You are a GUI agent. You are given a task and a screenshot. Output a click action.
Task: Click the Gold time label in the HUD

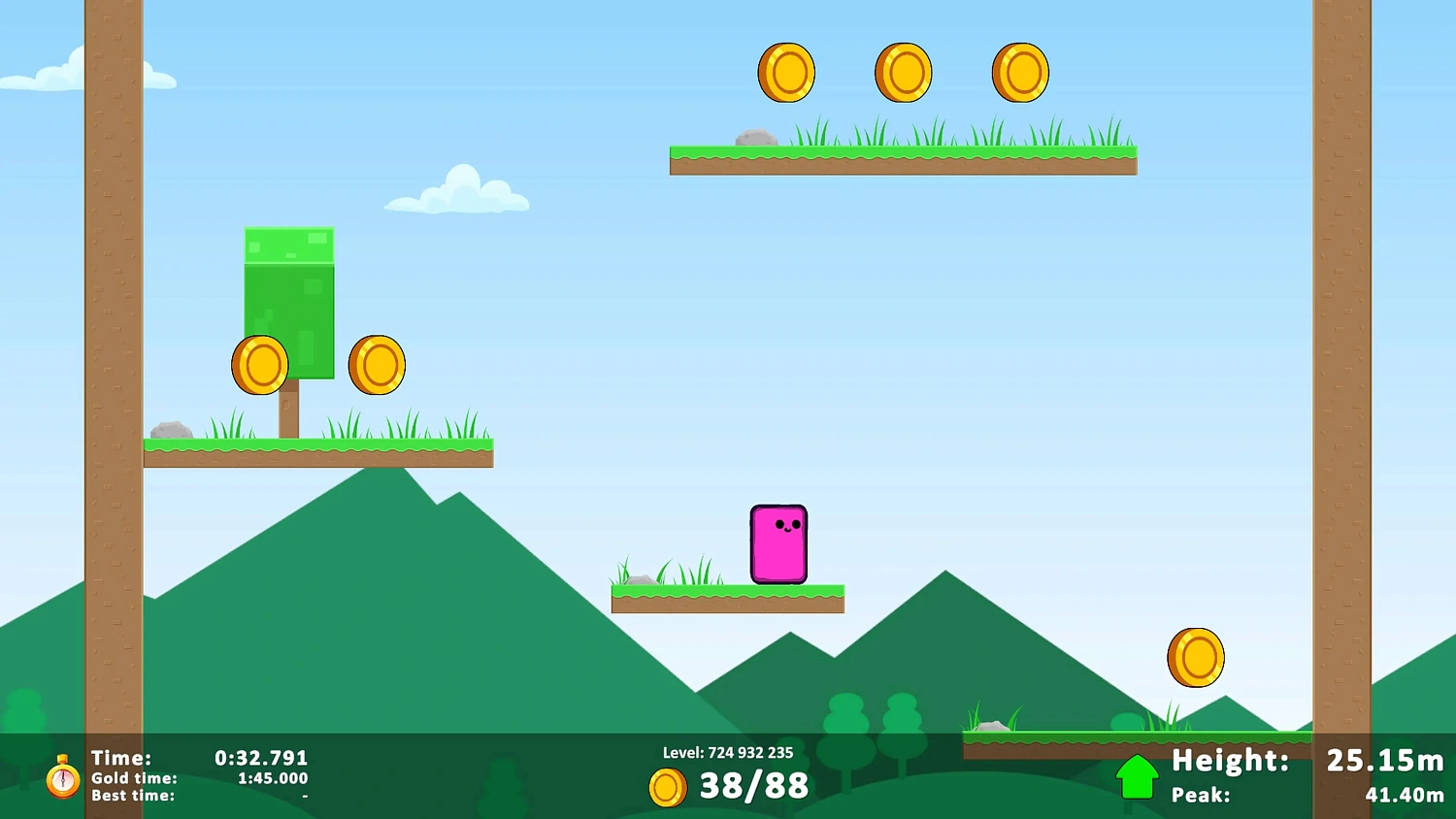[x=132, y=778]
